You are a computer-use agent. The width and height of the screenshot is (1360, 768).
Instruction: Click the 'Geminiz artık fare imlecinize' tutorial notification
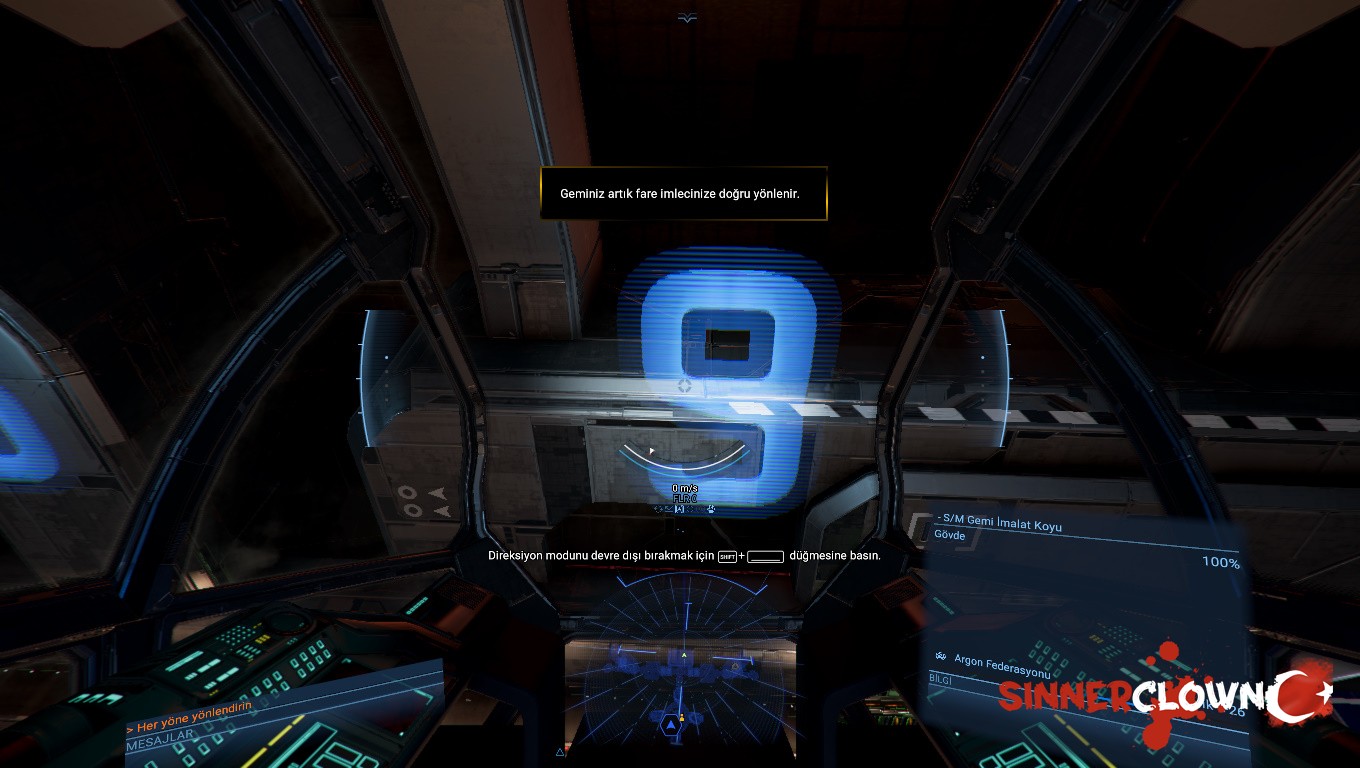click(684, 193)
